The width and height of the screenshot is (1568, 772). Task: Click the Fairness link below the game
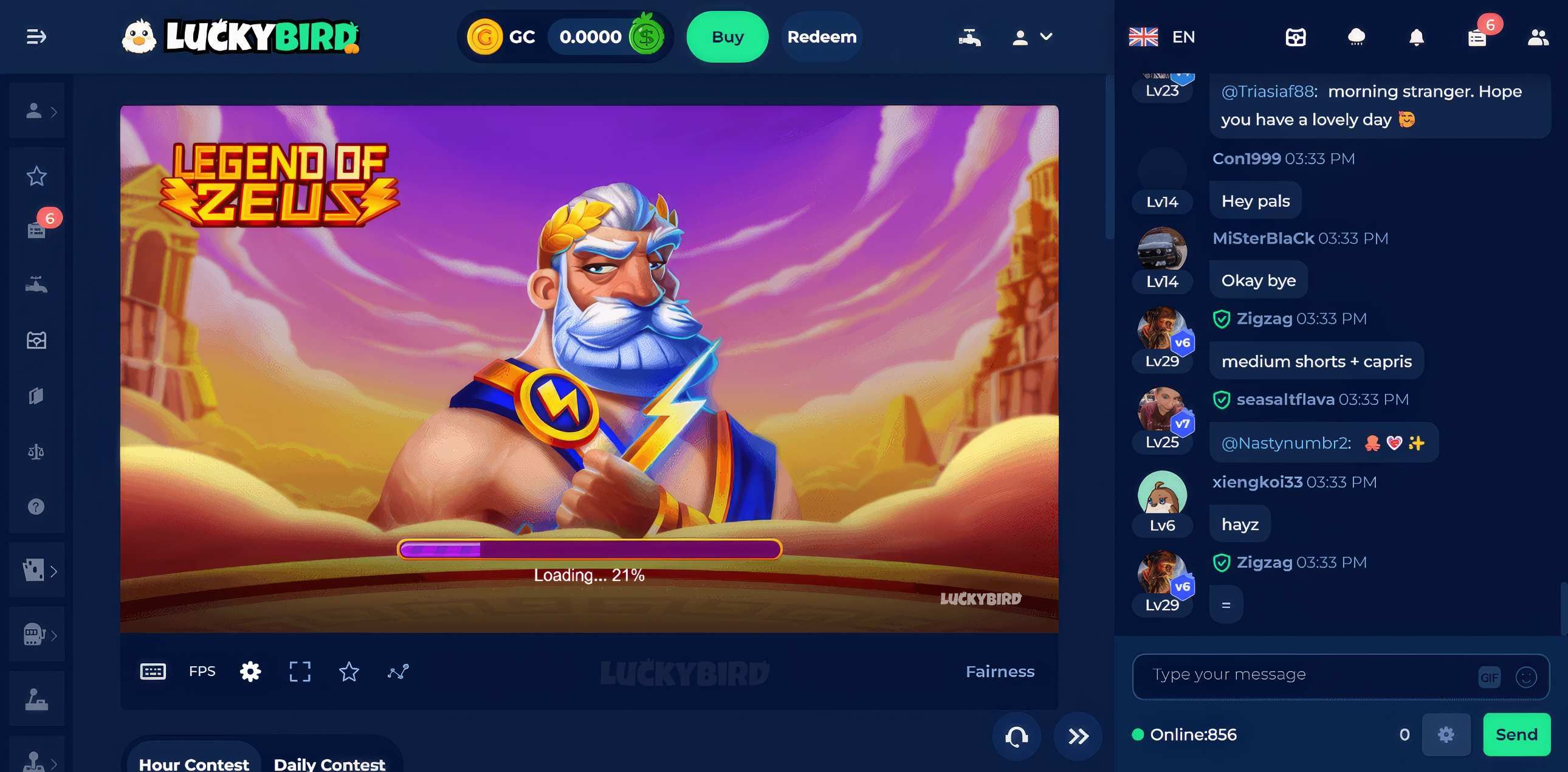click(1000, 672)
